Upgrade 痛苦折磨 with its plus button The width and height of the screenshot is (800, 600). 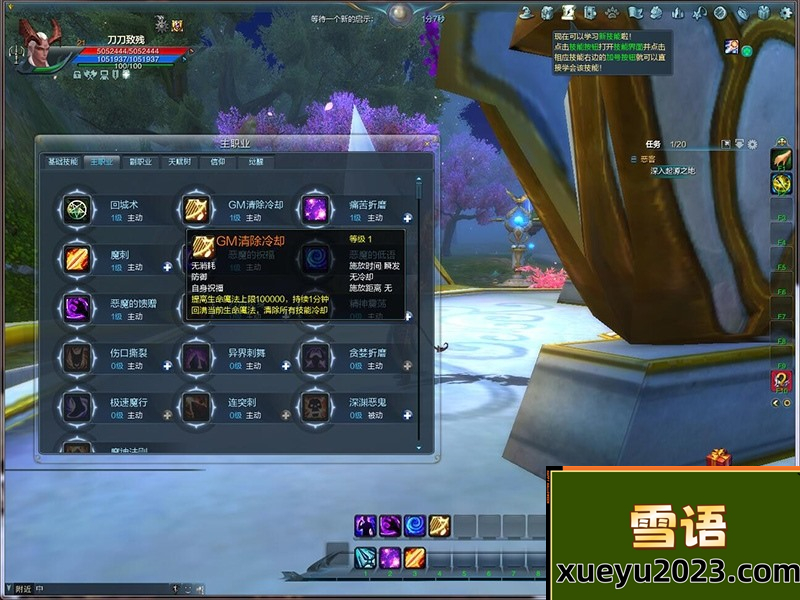point(408,217)
